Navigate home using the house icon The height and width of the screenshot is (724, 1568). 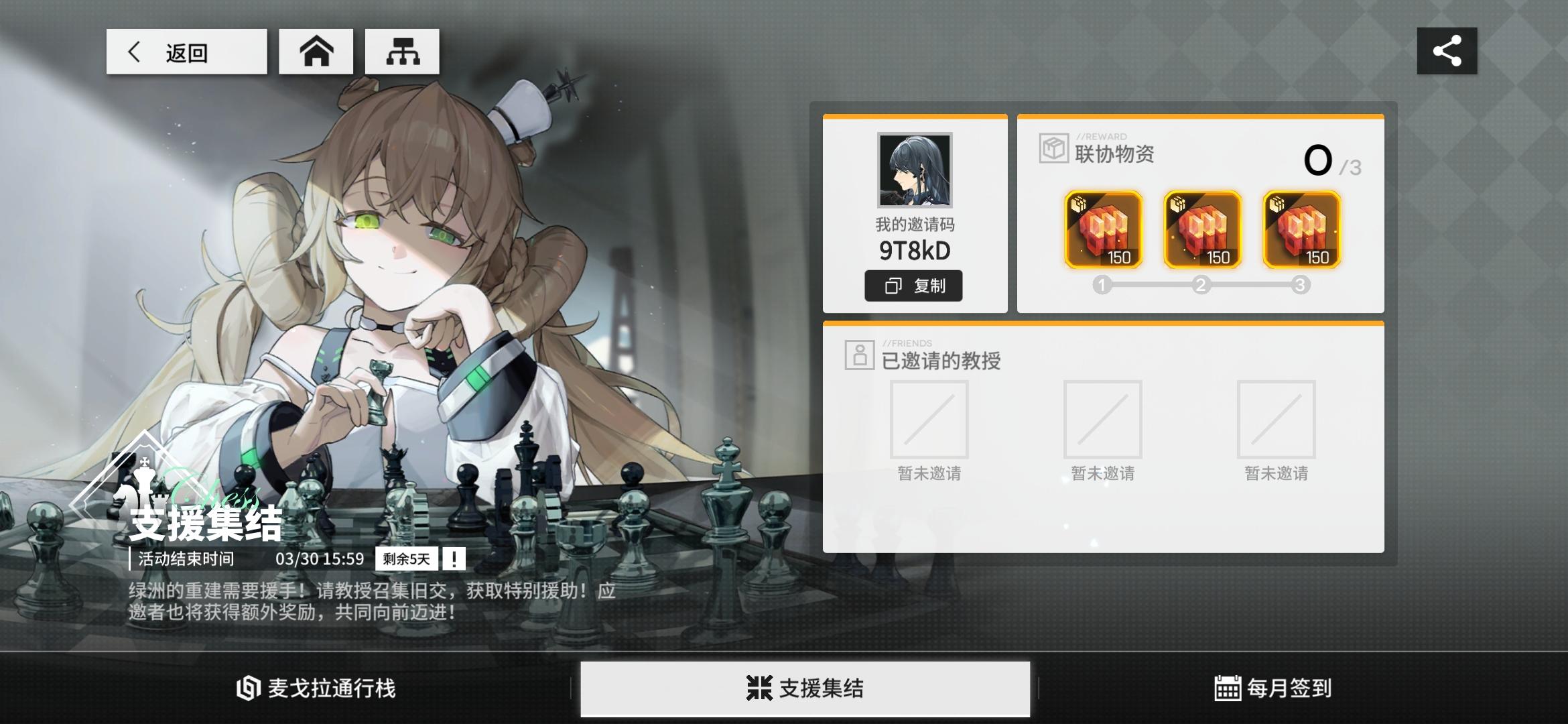pyautogui.click(x=316, y=50)
